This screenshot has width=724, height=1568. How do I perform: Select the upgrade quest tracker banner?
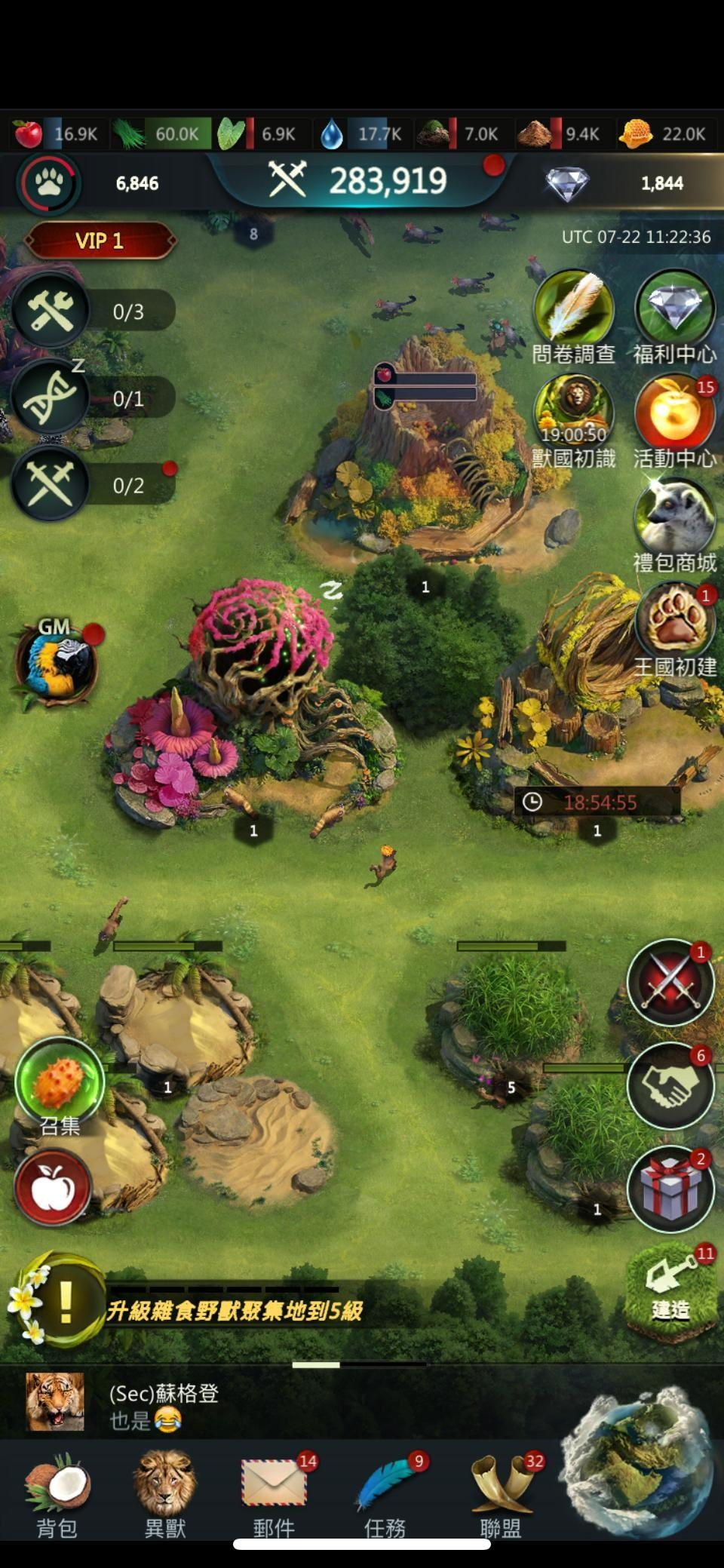234,1311
